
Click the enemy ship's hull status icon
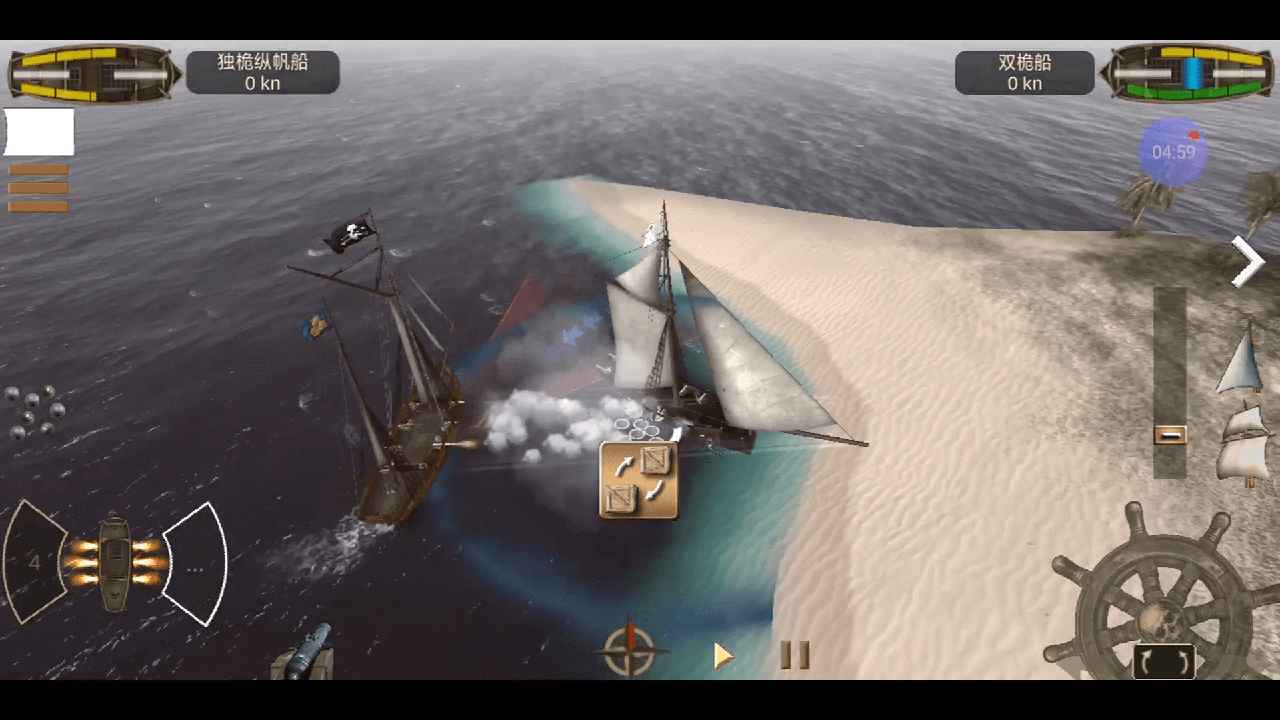(1190, 72)
